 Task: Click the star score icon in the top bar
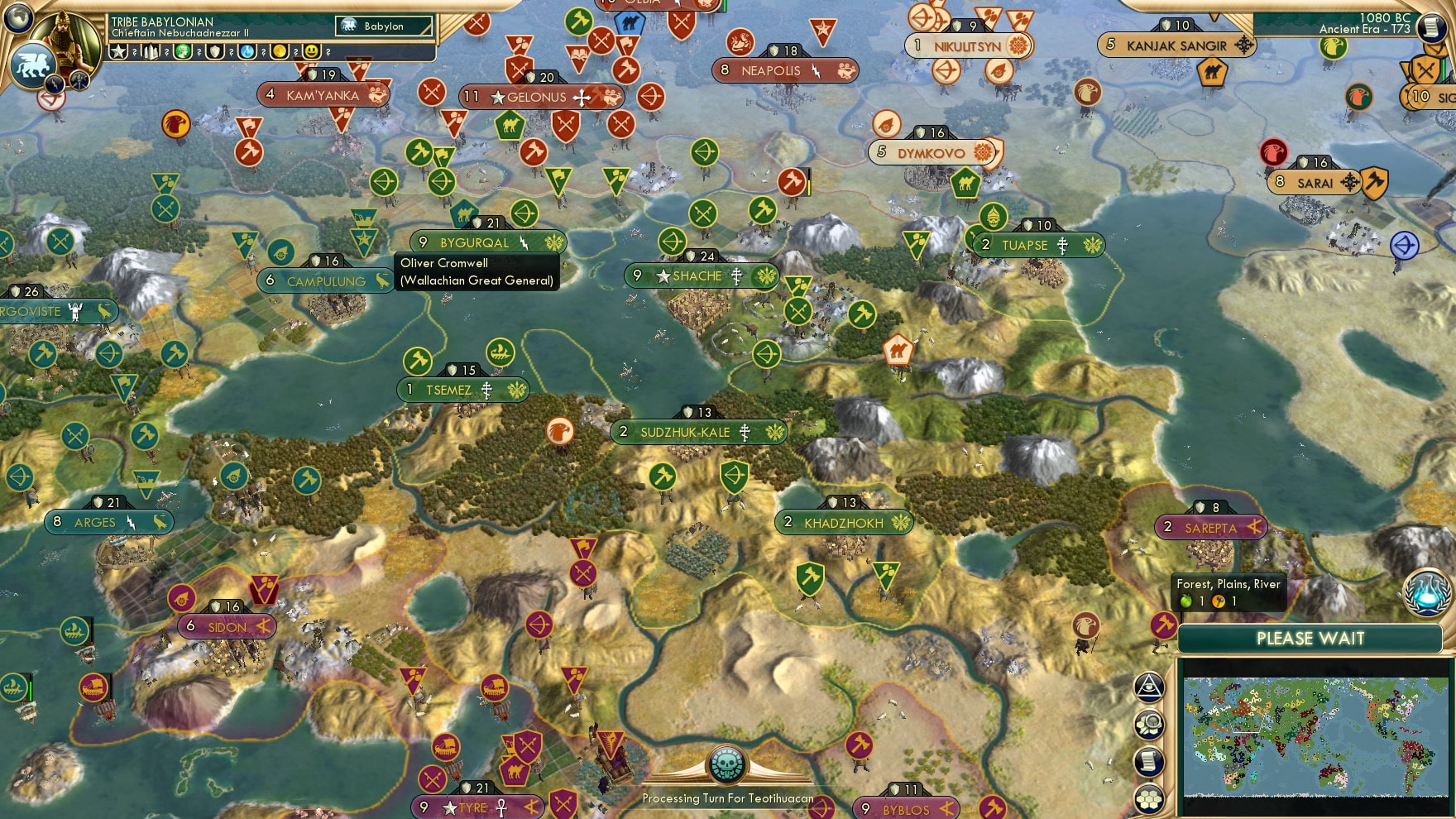[120, 51]
